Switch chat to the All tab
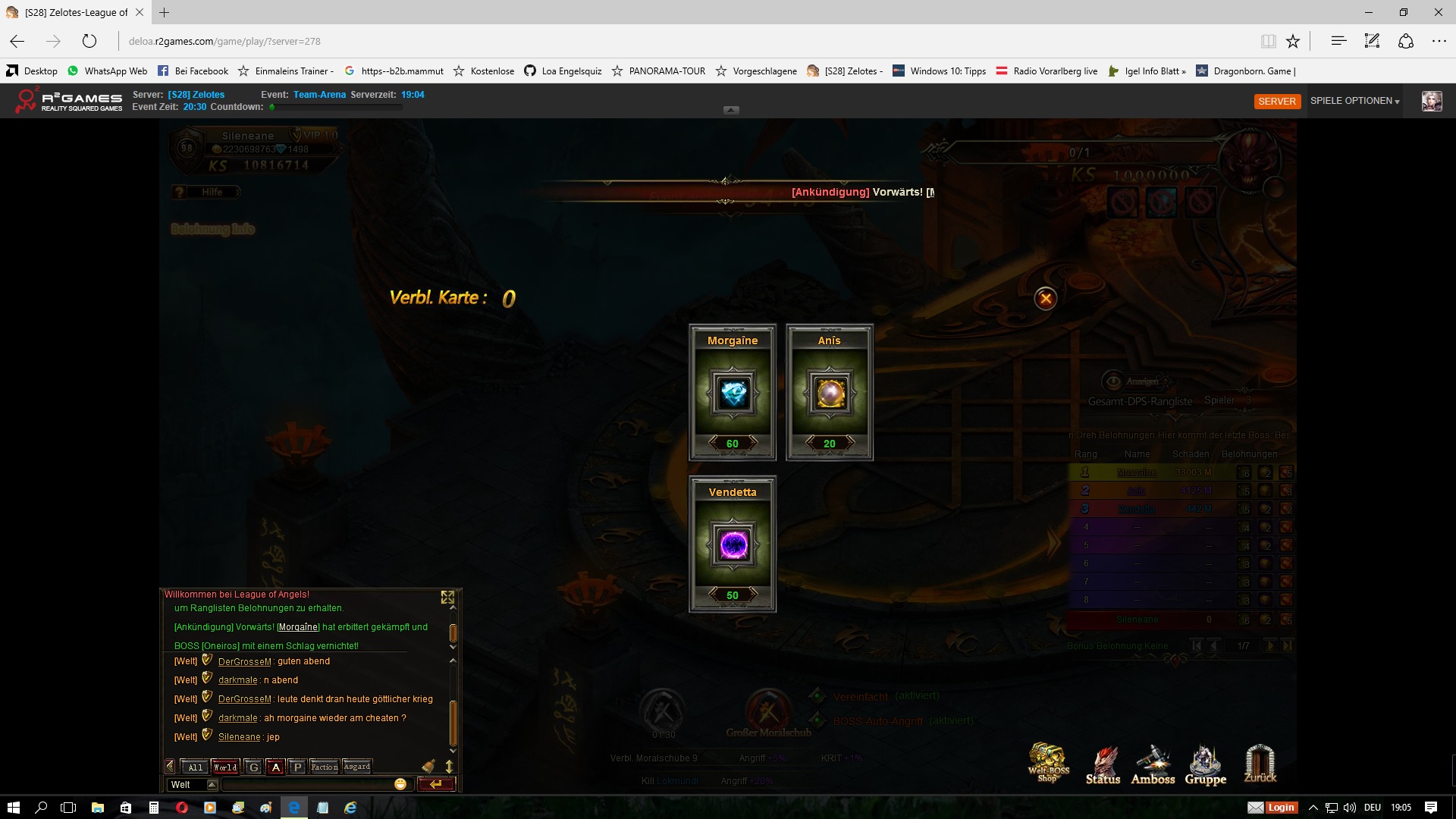The image size is (1456, 819). [196, 767]
